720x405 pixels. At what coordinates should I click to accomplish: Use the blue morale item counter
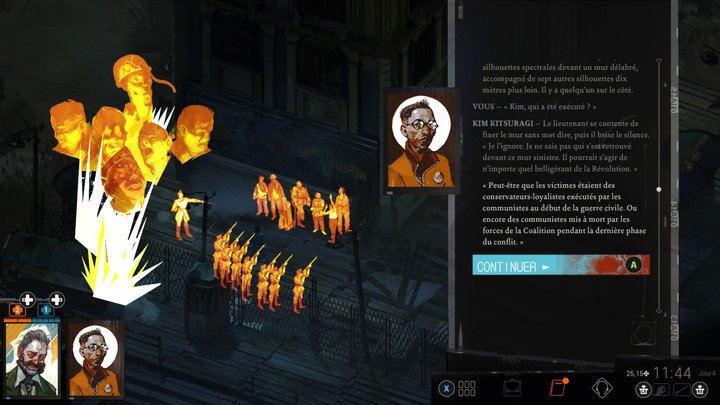[47, 310]
